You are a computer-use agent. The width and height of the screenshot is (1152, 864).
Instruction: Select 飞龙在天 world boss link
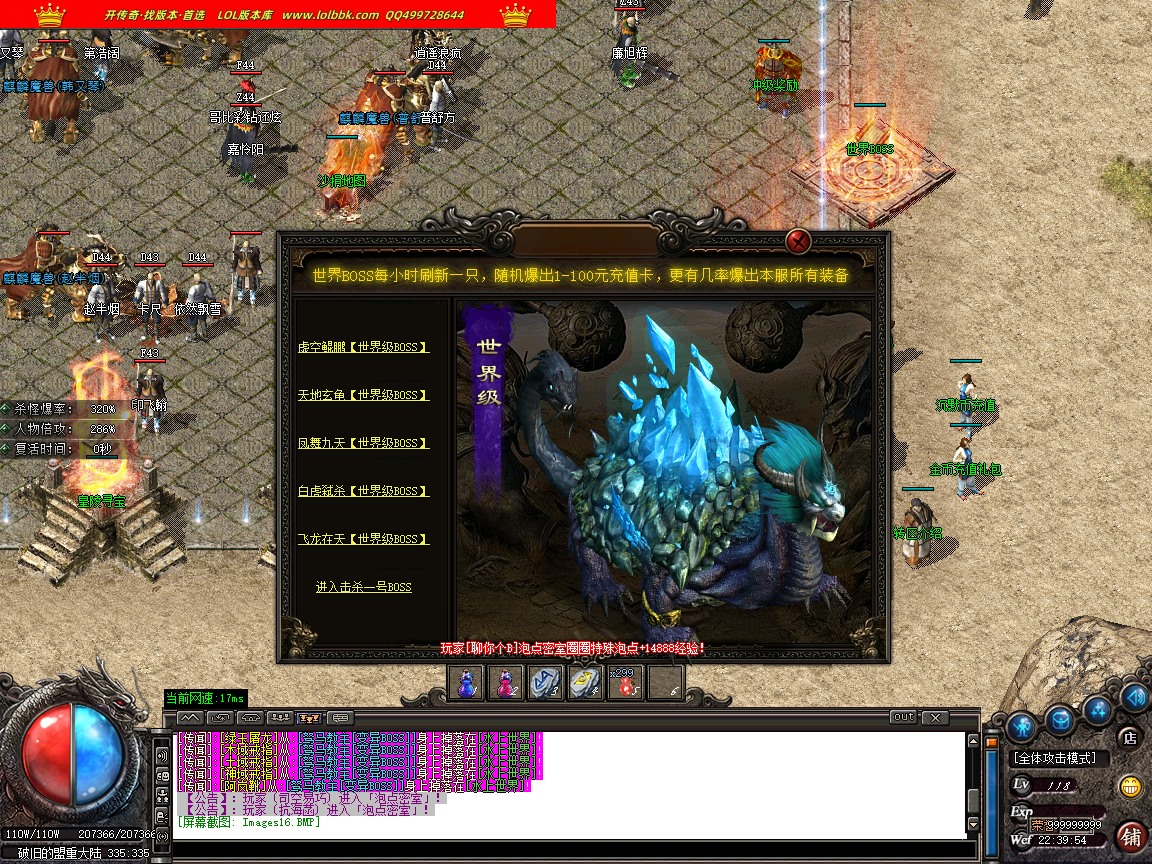pos(363,539)
